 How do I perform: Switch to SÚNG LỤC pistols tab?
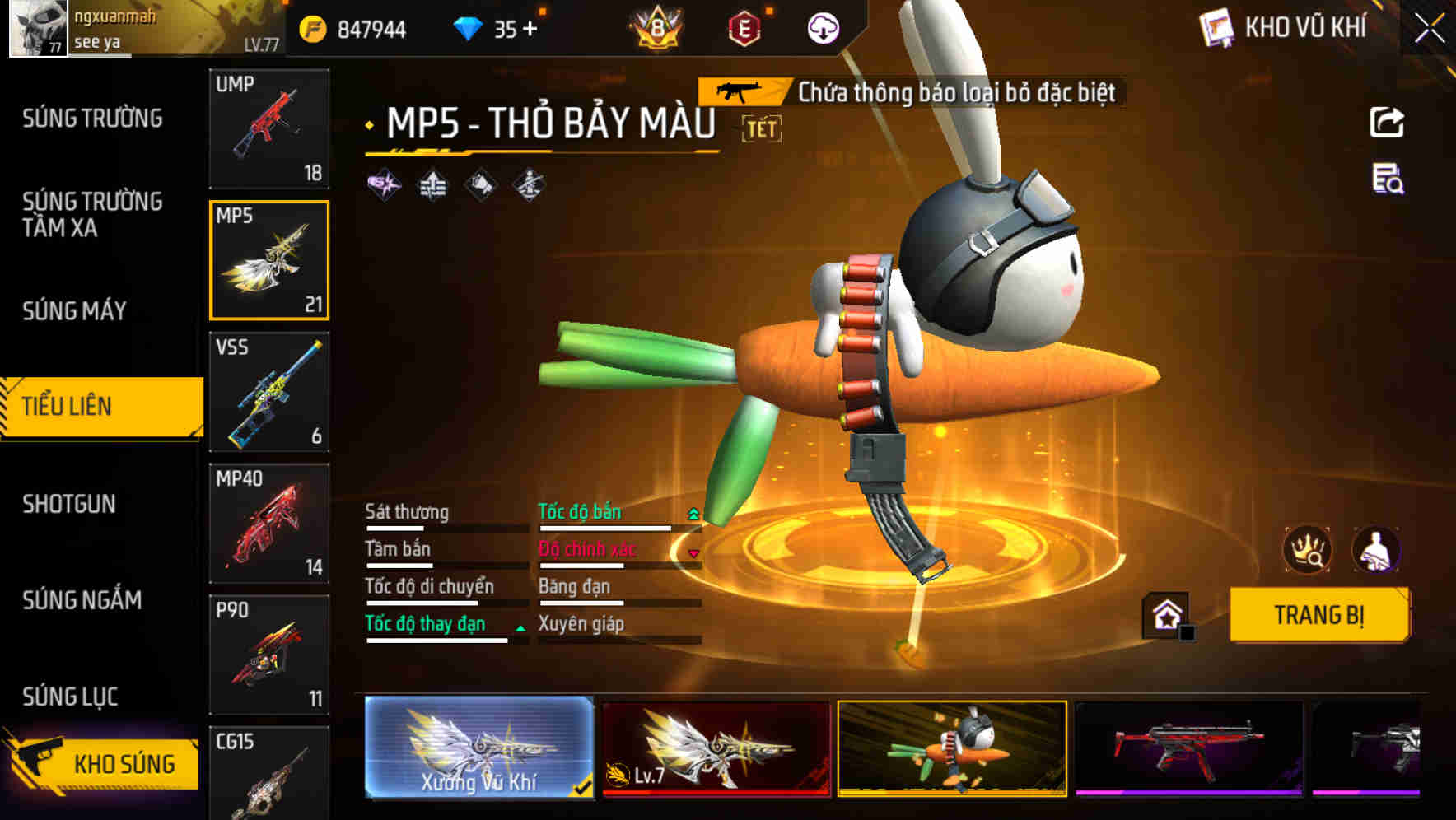(70, 697)
